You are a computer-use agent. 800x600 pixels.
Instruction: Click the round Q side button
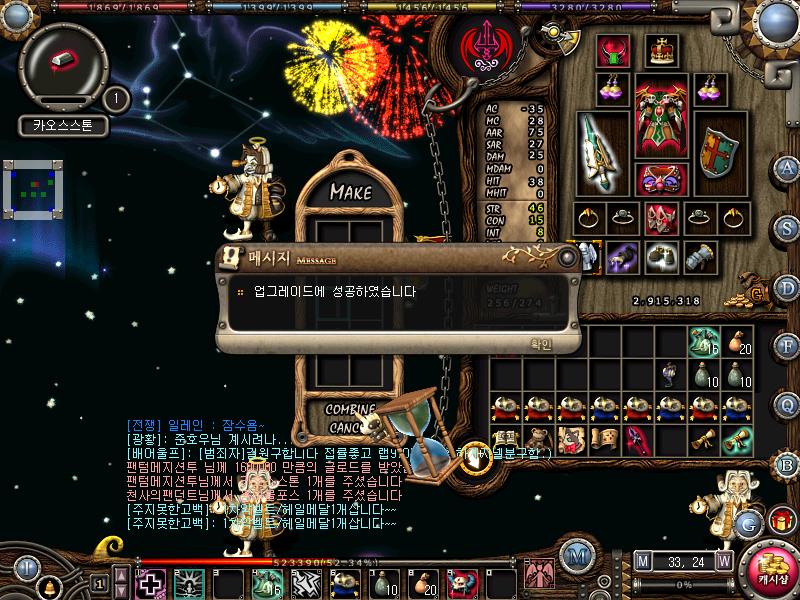787,405
